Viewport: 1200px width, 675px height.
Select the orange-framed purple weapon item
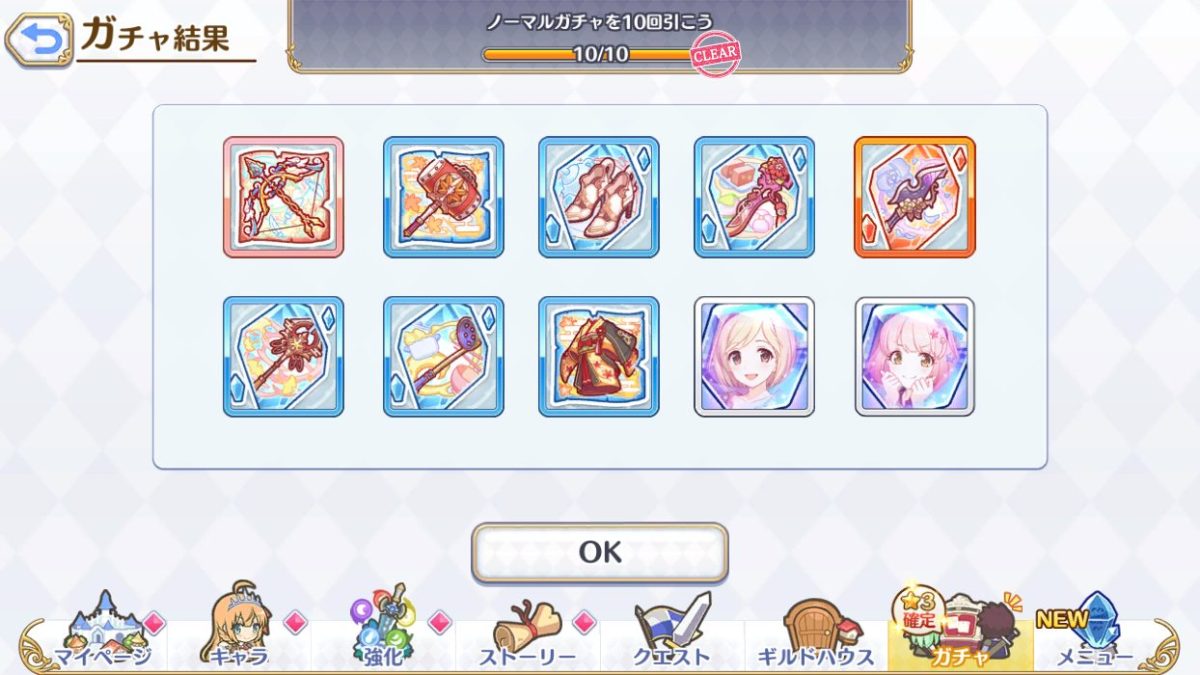tap(914, 197)
